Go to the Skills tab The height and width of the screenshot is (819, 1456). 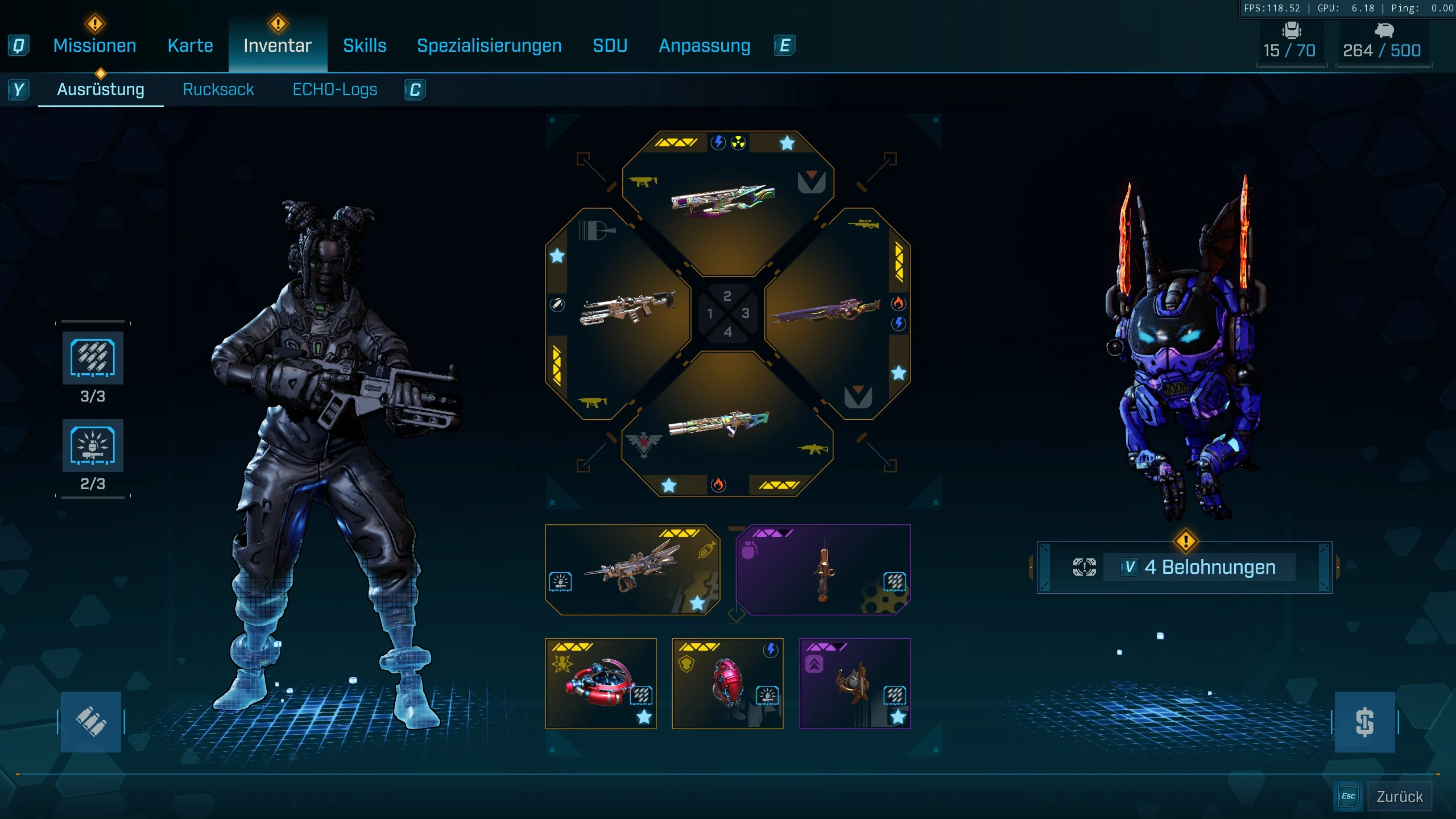point(365,45)
